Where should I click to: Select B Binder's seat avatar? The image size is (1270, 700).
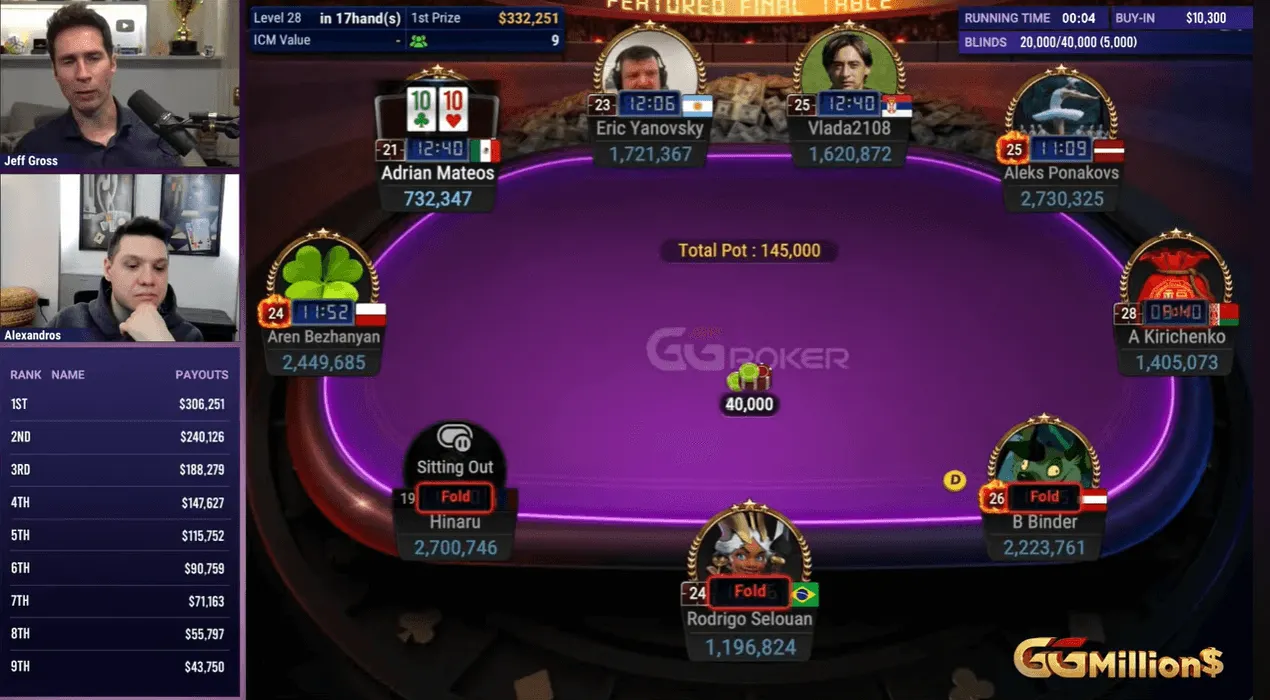(1043, 455)
